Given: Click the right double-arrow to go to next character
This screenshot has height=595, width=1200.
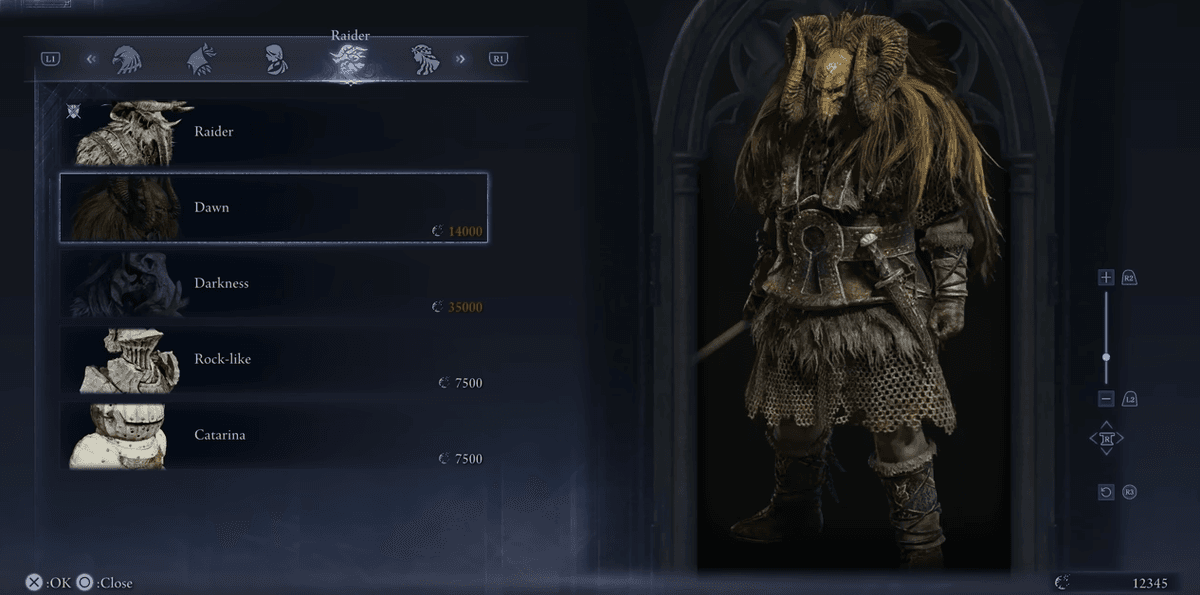Looking at the screenshot, I should (x=461, y=59).
